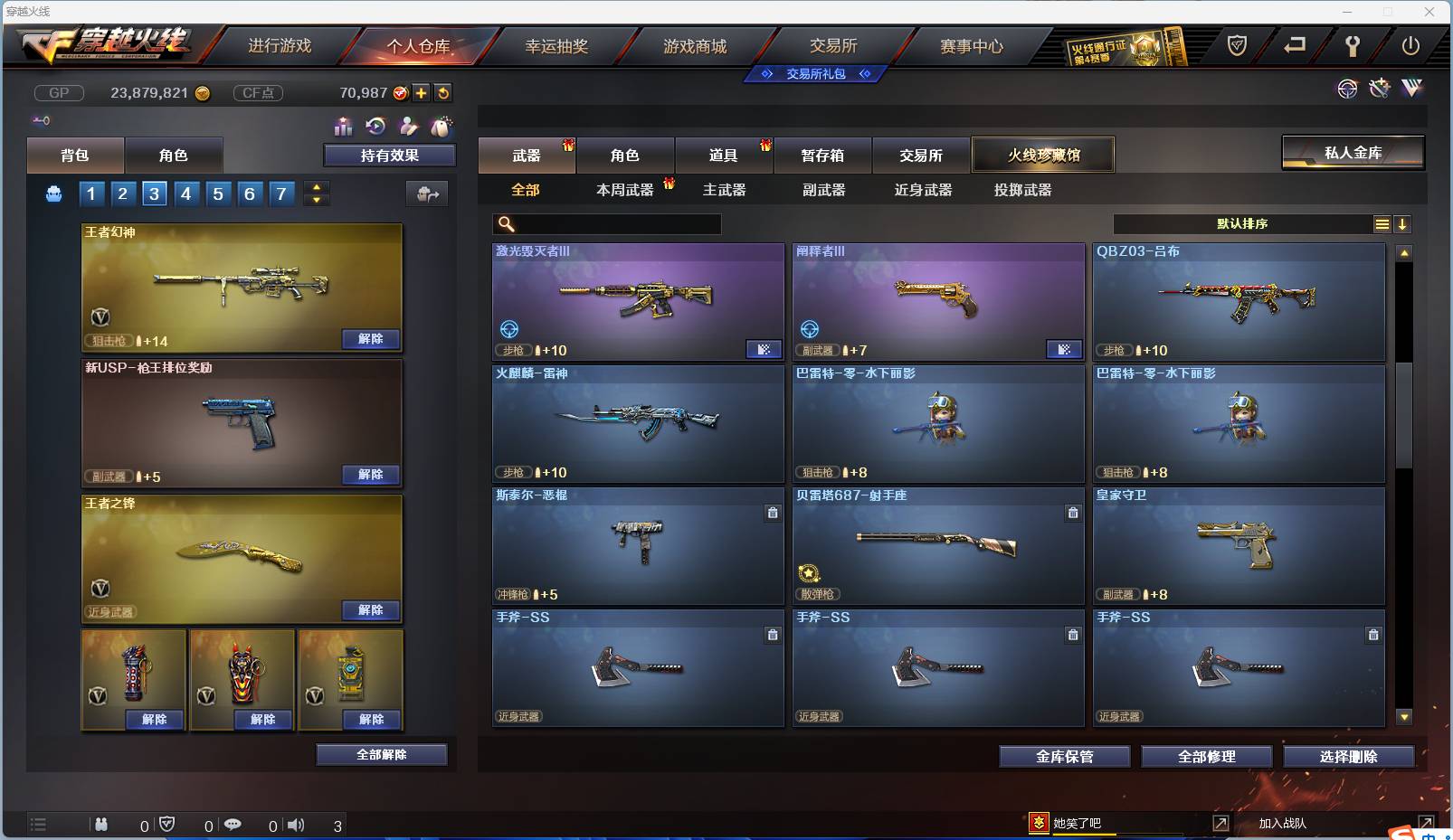Click the 金库保管 button
1453x840 pixels.
[x=1064, y=756]
